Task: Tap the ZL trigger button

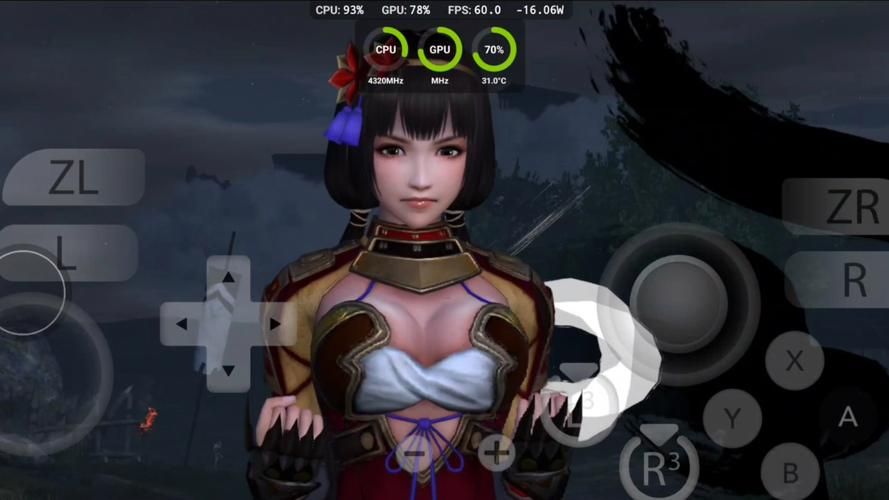Action: pyautogui.click(x=73, y=178)
